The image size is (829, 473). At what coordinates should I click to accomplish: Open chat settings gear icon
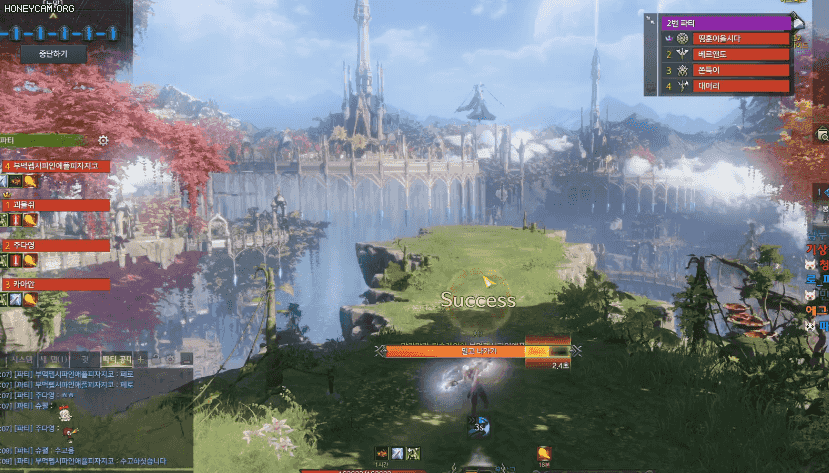(171, 358)
